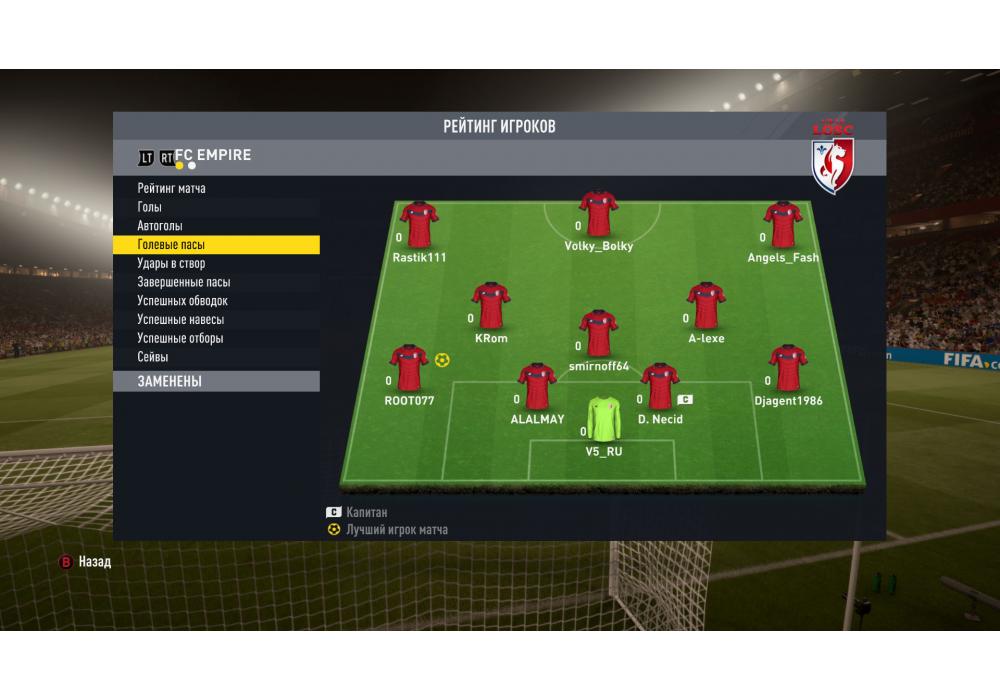Select defender Djagent1986 on the pitch
The height and width of the screenshot is (700, 1000).
pos(788,368)
